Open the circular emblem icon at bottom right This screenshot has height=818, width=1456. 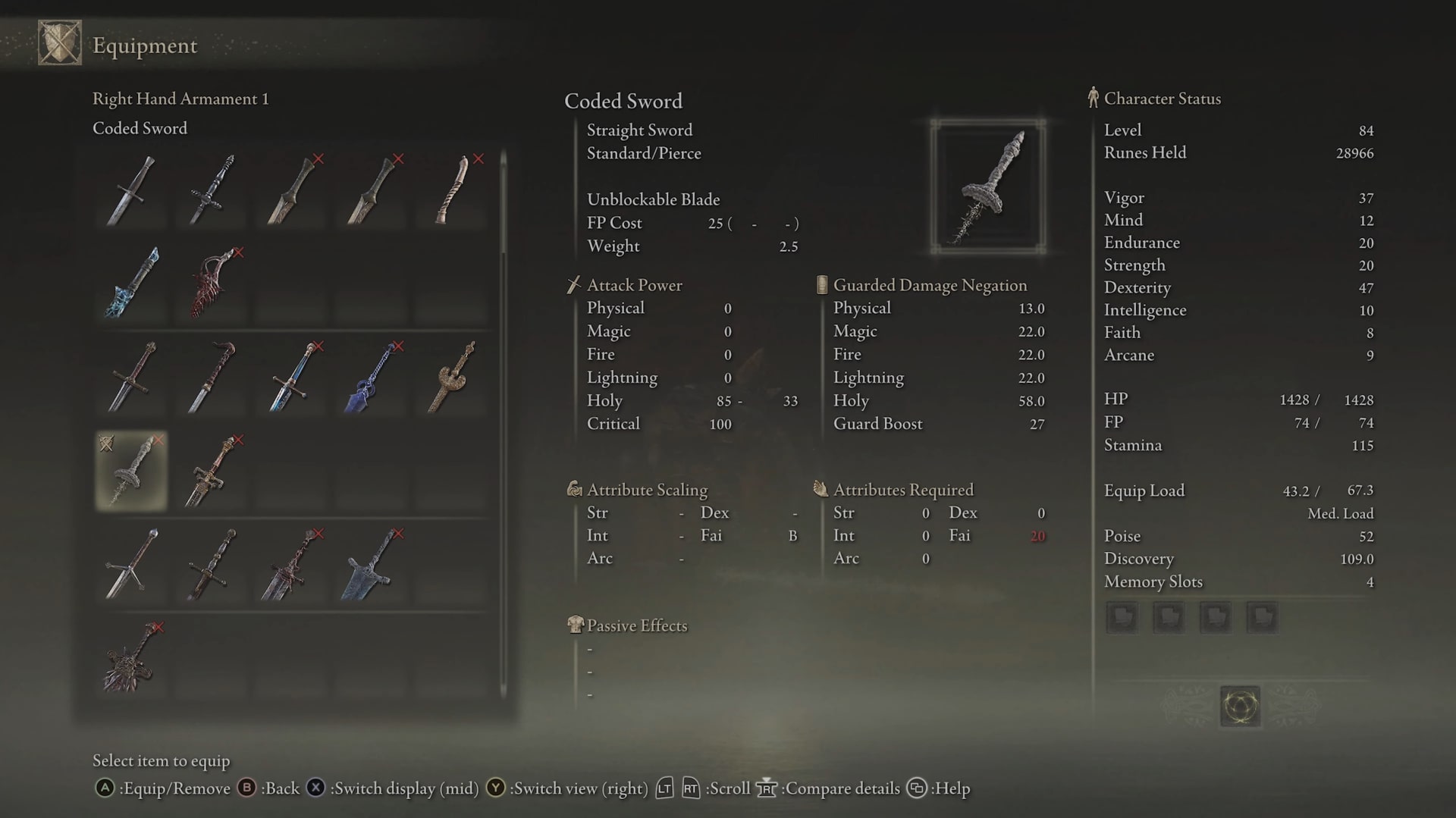(x=1241, y=705)
